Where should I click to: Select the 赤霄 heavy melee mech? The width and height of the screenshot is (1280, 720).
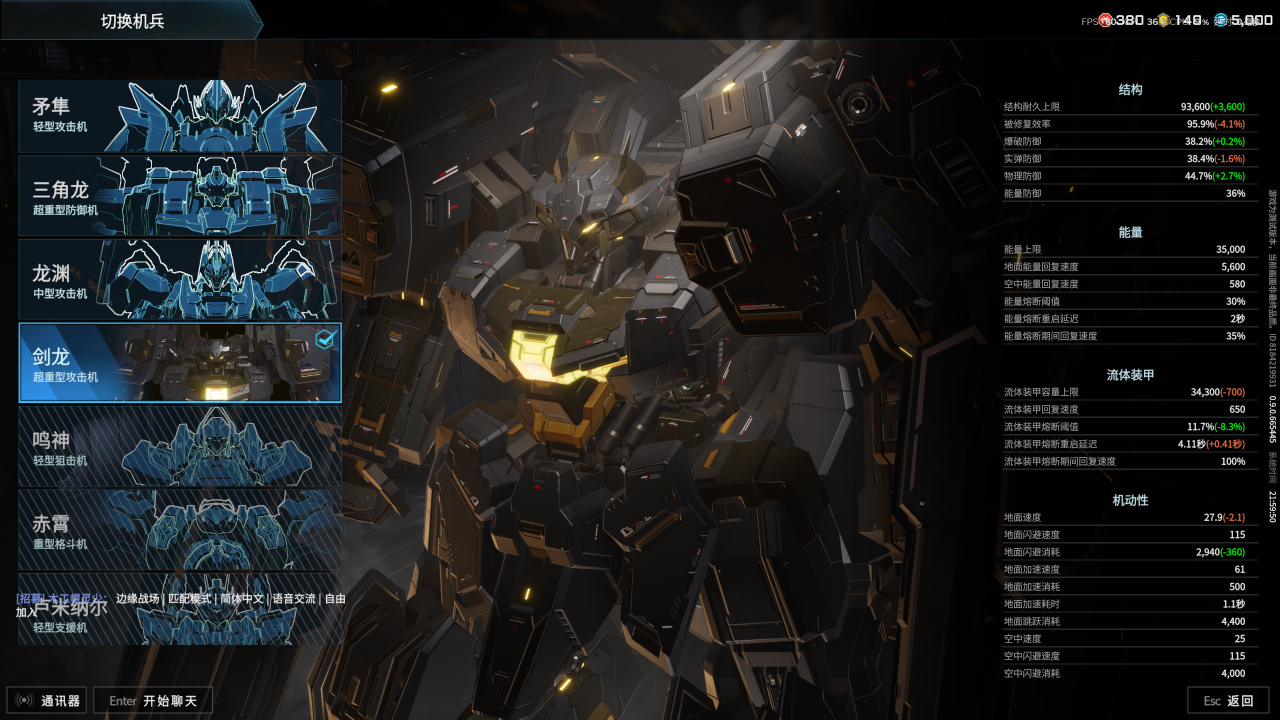pyautogui.click(x=180, y=529)
